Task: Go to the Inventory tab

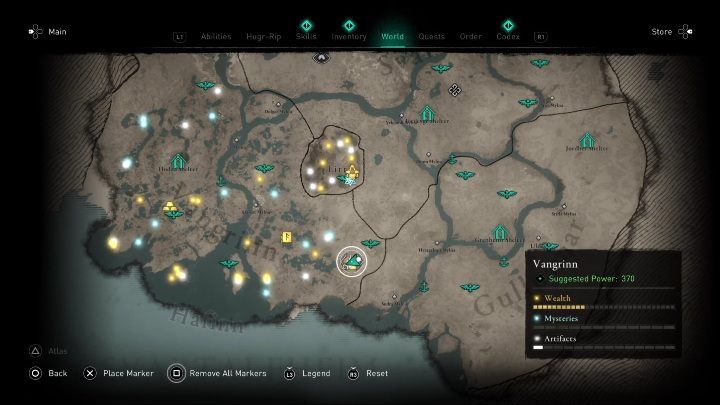Action: click(x=349, y=36)
